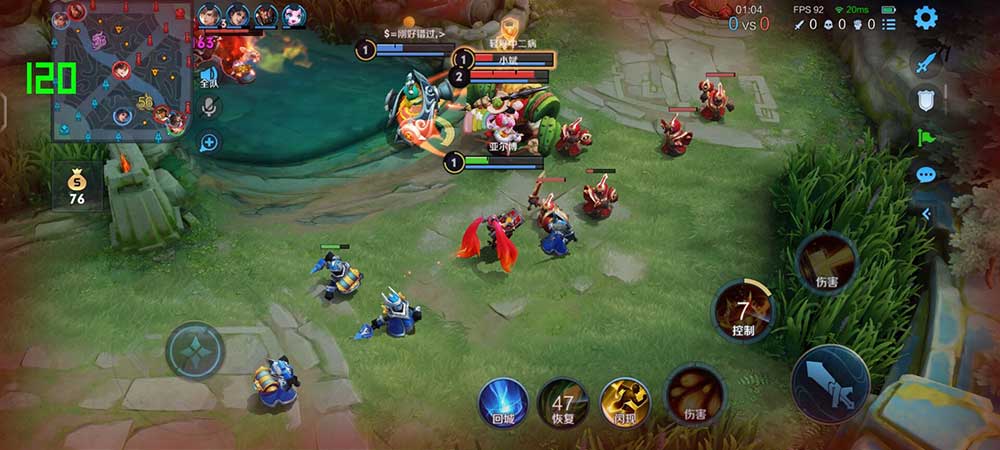Click the blue plus chat button
The image size is (1000, 450).
pyautogui.click(x=209, y=142)
